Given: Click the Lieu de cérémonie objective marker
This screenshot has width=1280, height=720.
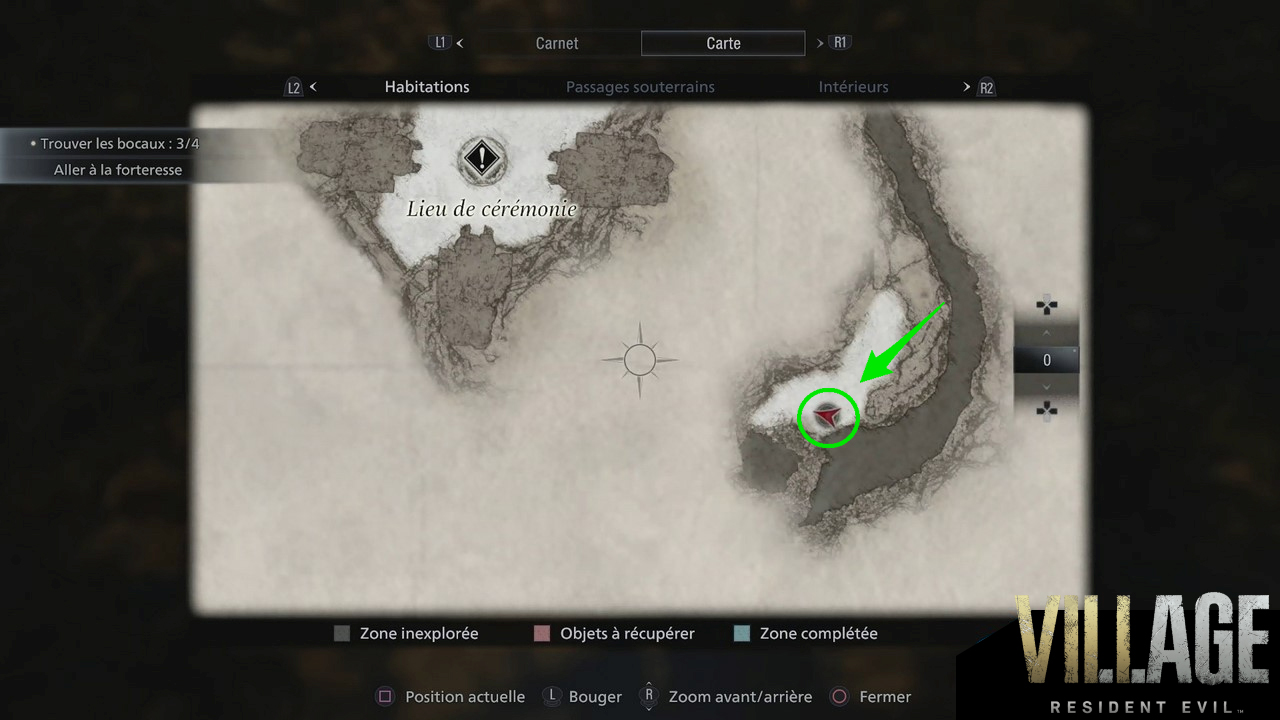Looking at the screenshot, I should 484,158.
